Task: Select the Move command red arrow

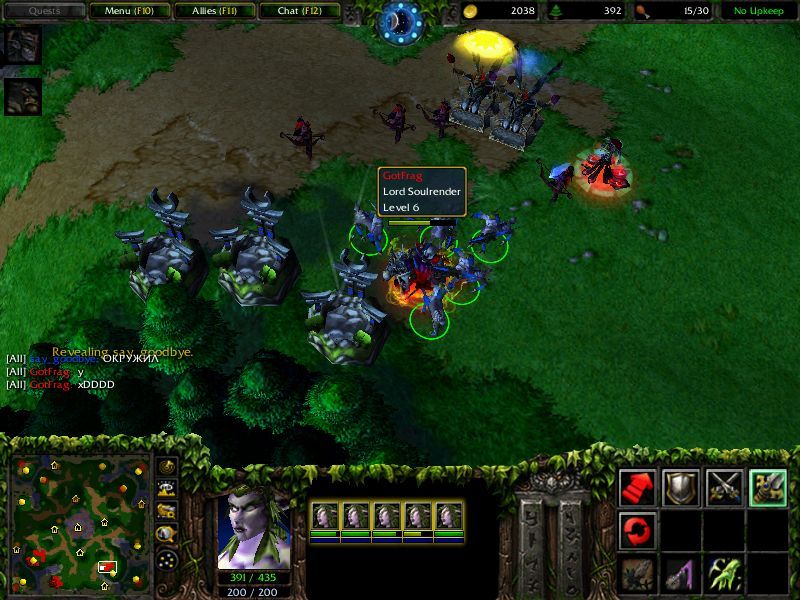Action: coord(637,487)
